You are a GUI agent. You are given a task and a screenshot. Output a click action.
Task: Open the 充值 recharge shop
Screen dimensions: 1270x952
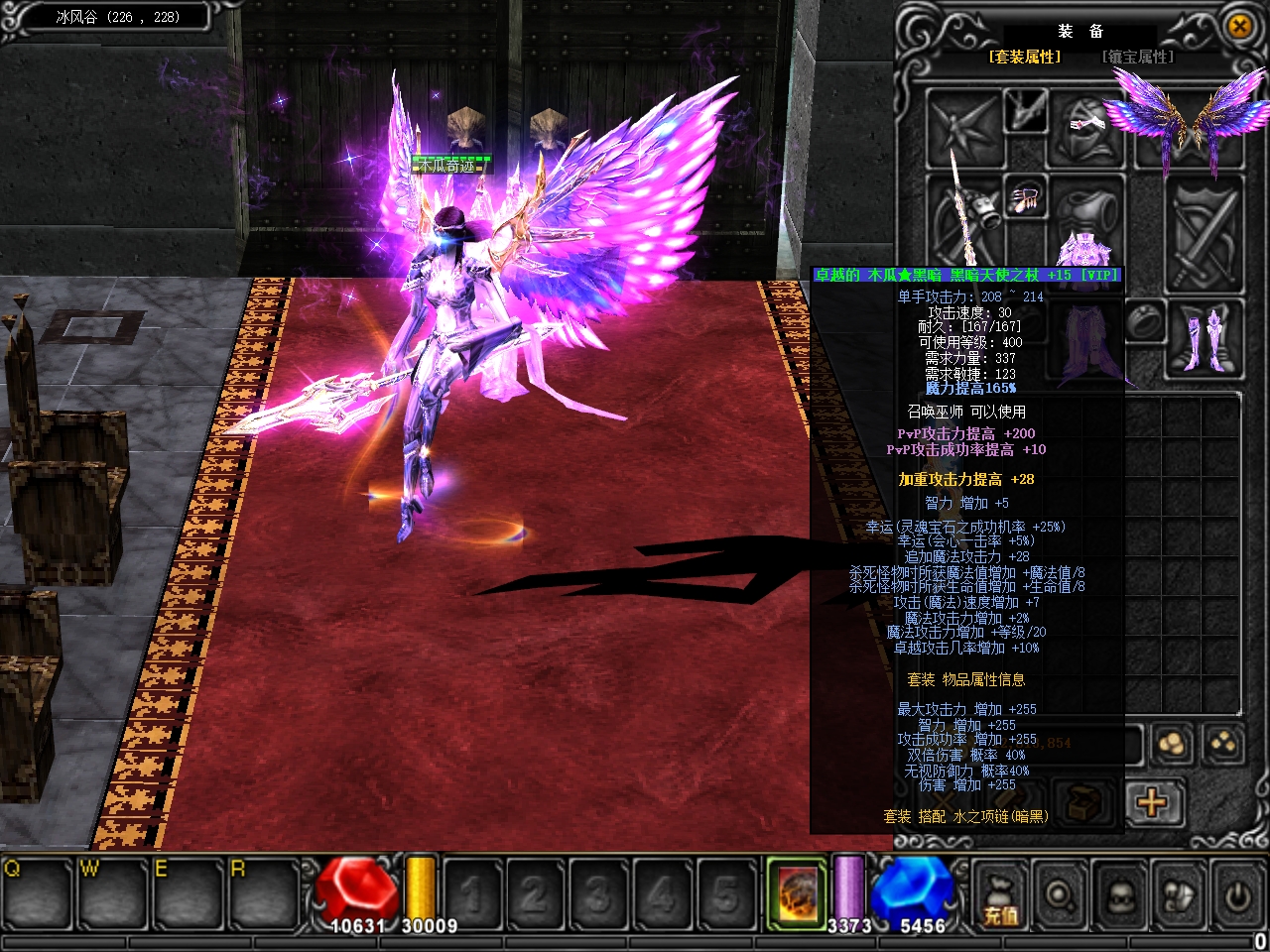[x=1000, y=895]
